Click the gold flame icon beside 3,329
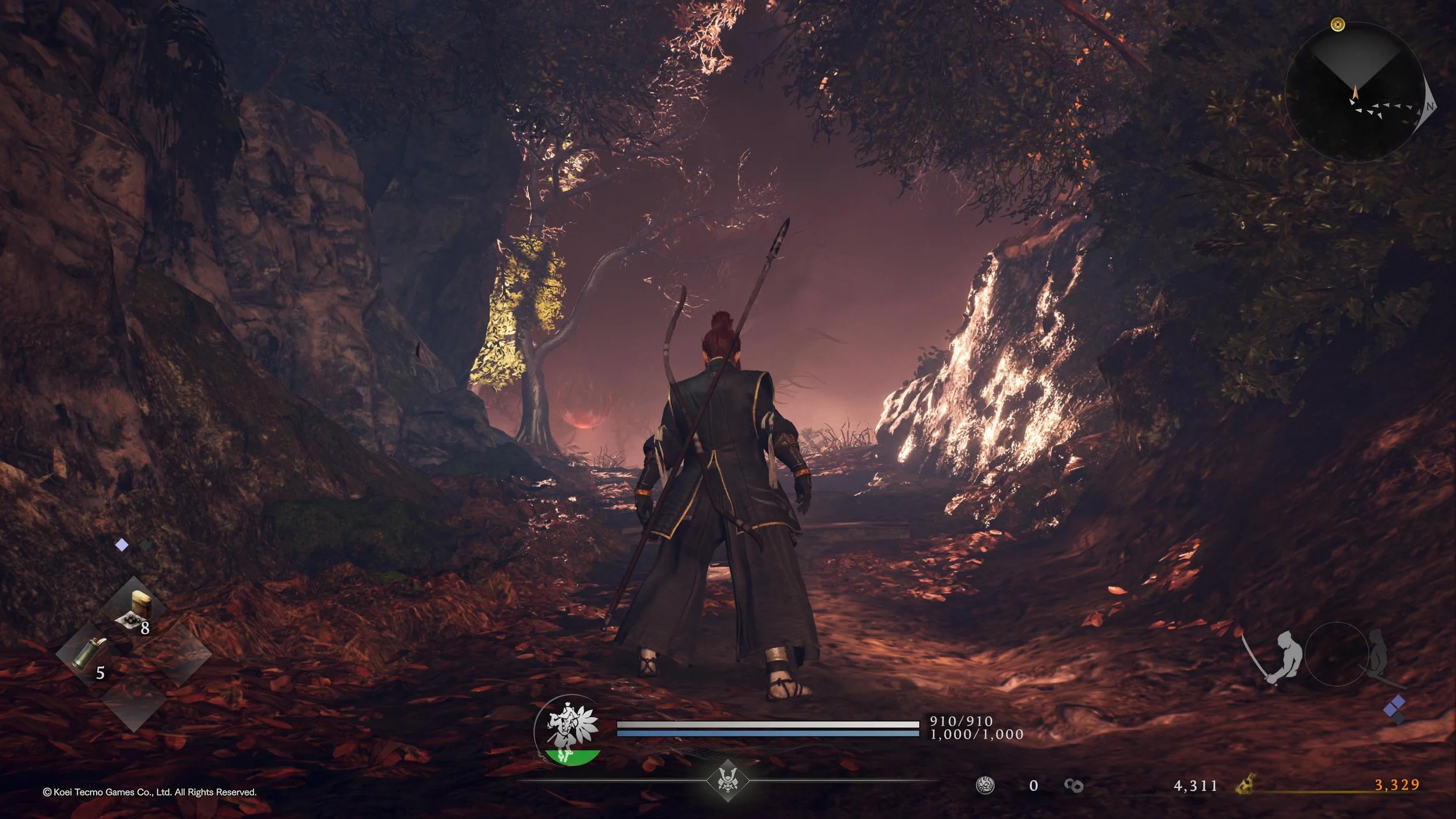Viewport: 1456px width, 819px height. tap(1246, 785)
